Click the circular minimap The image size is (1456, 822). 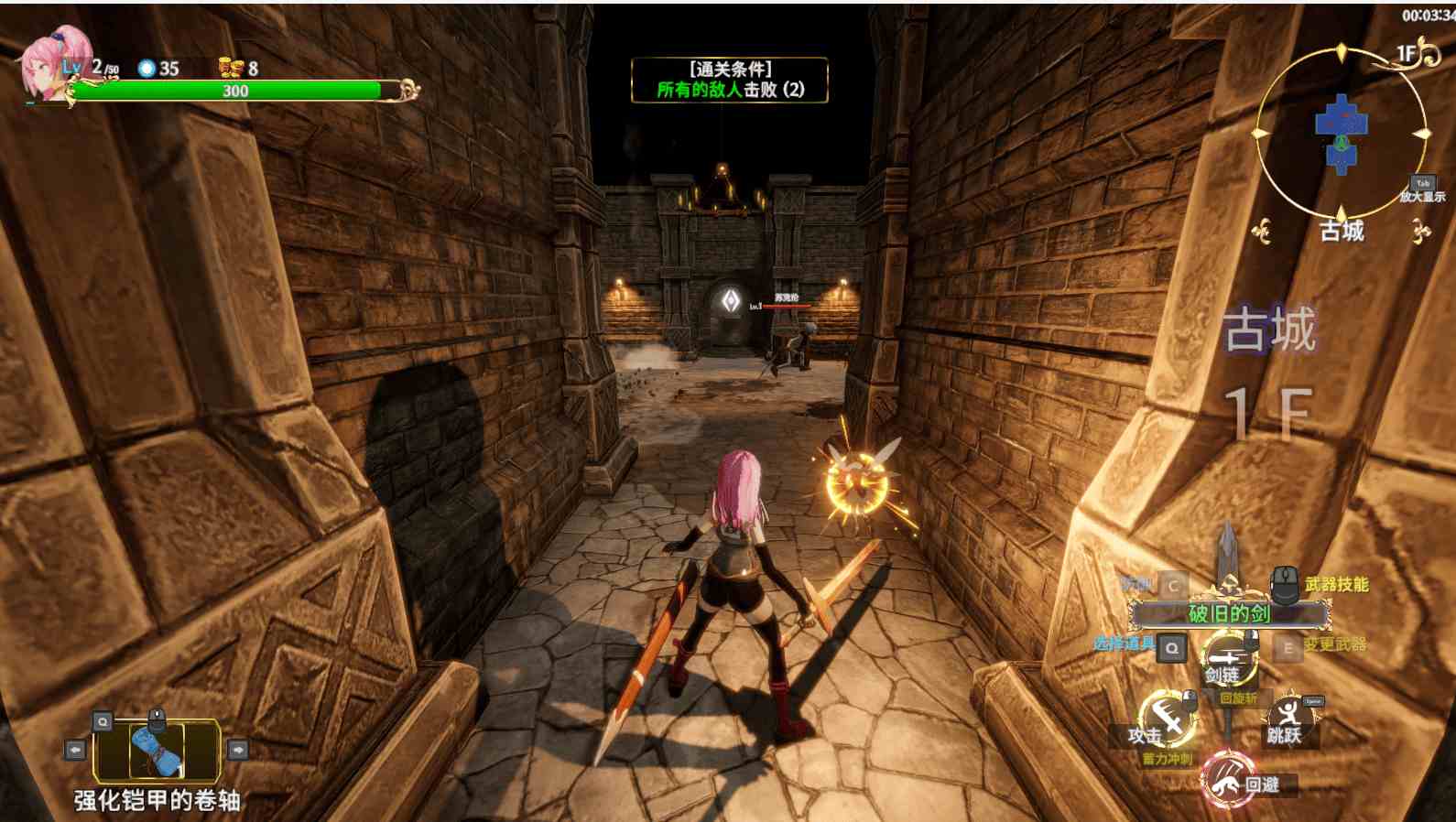tap(1340, 135)
